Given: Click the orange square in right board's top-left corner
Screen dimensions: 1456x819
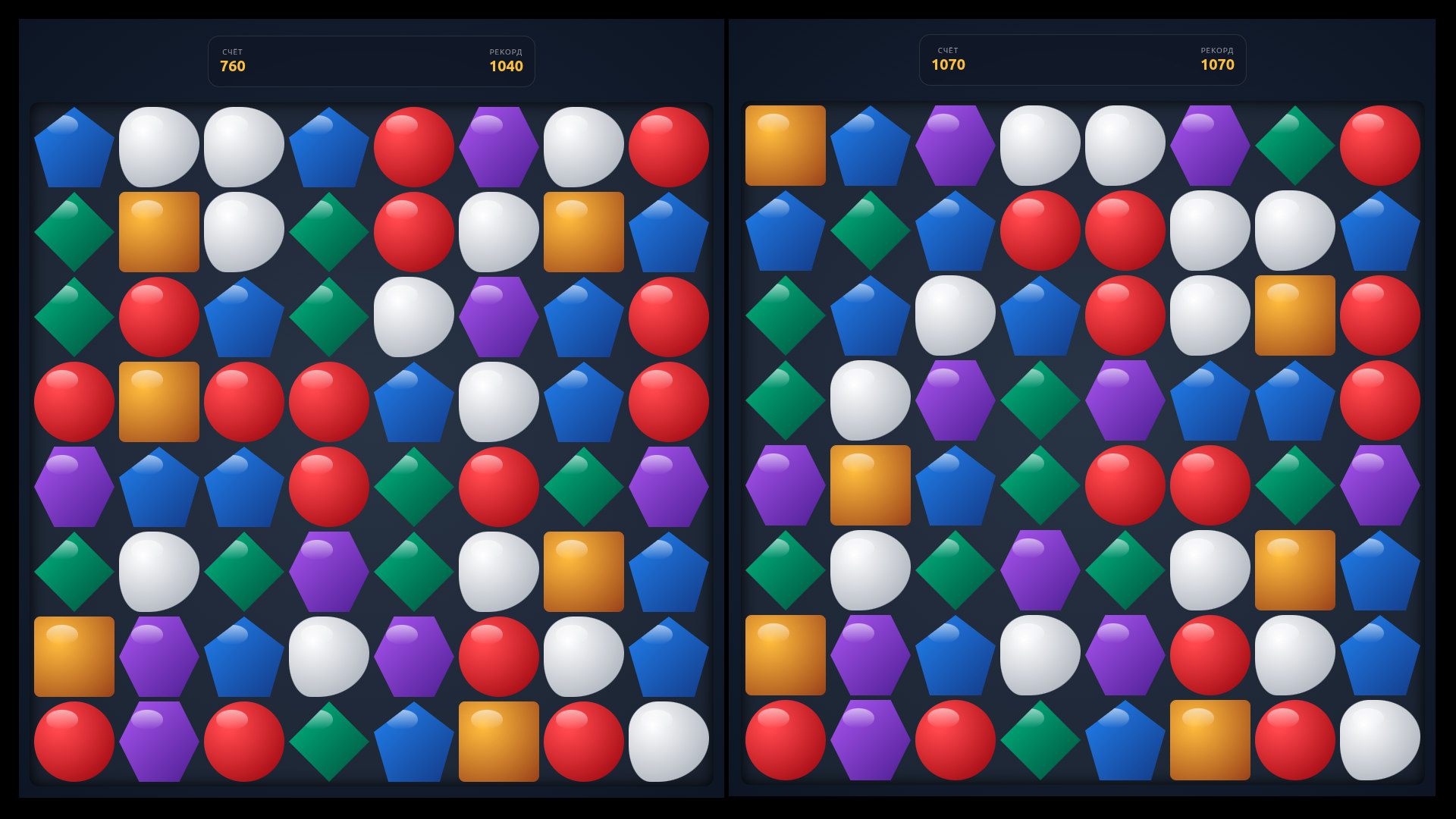Looking at the screenshot, I should (784, 146).
